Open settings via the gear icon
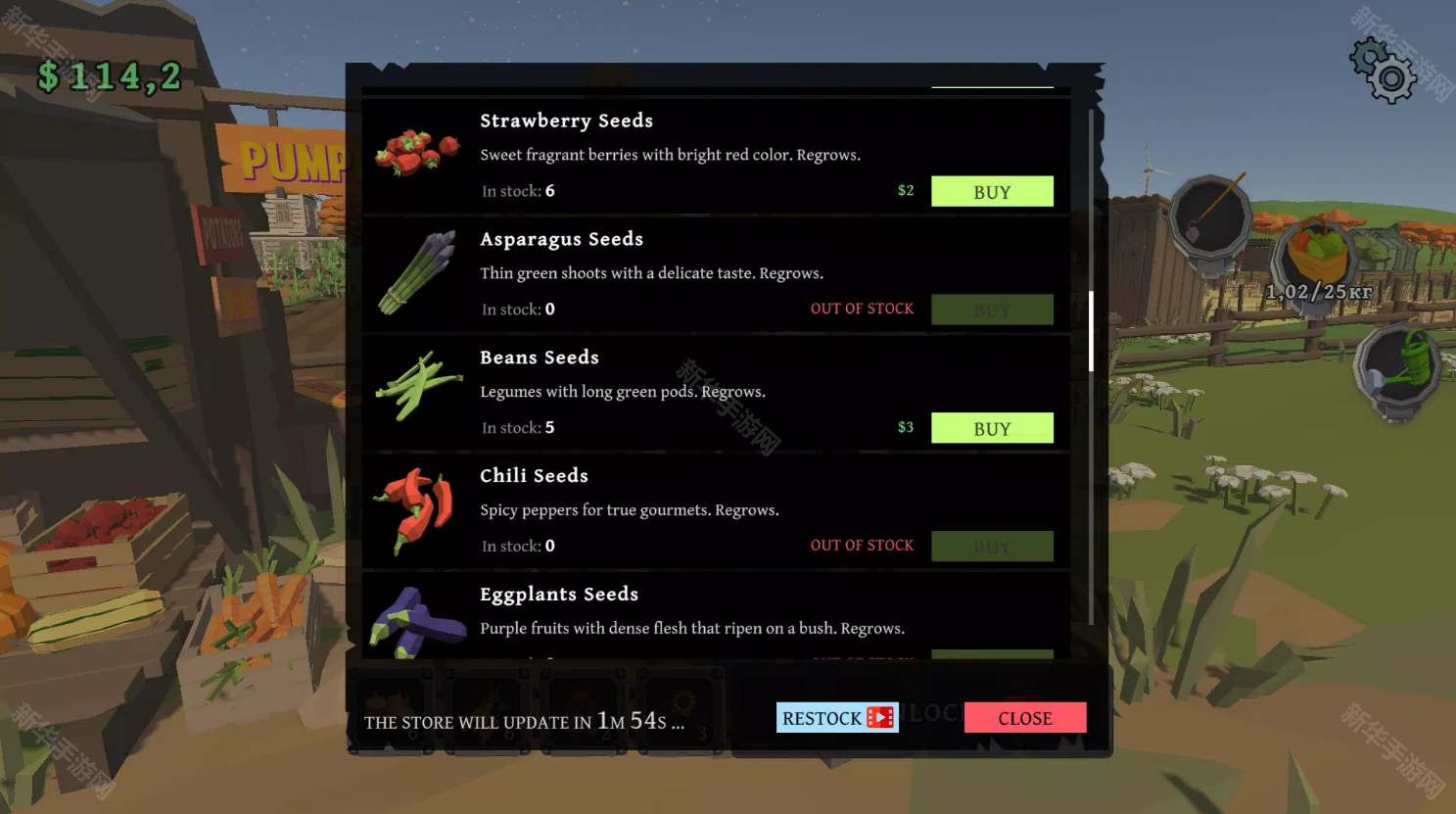 (x=1384, y=71)
